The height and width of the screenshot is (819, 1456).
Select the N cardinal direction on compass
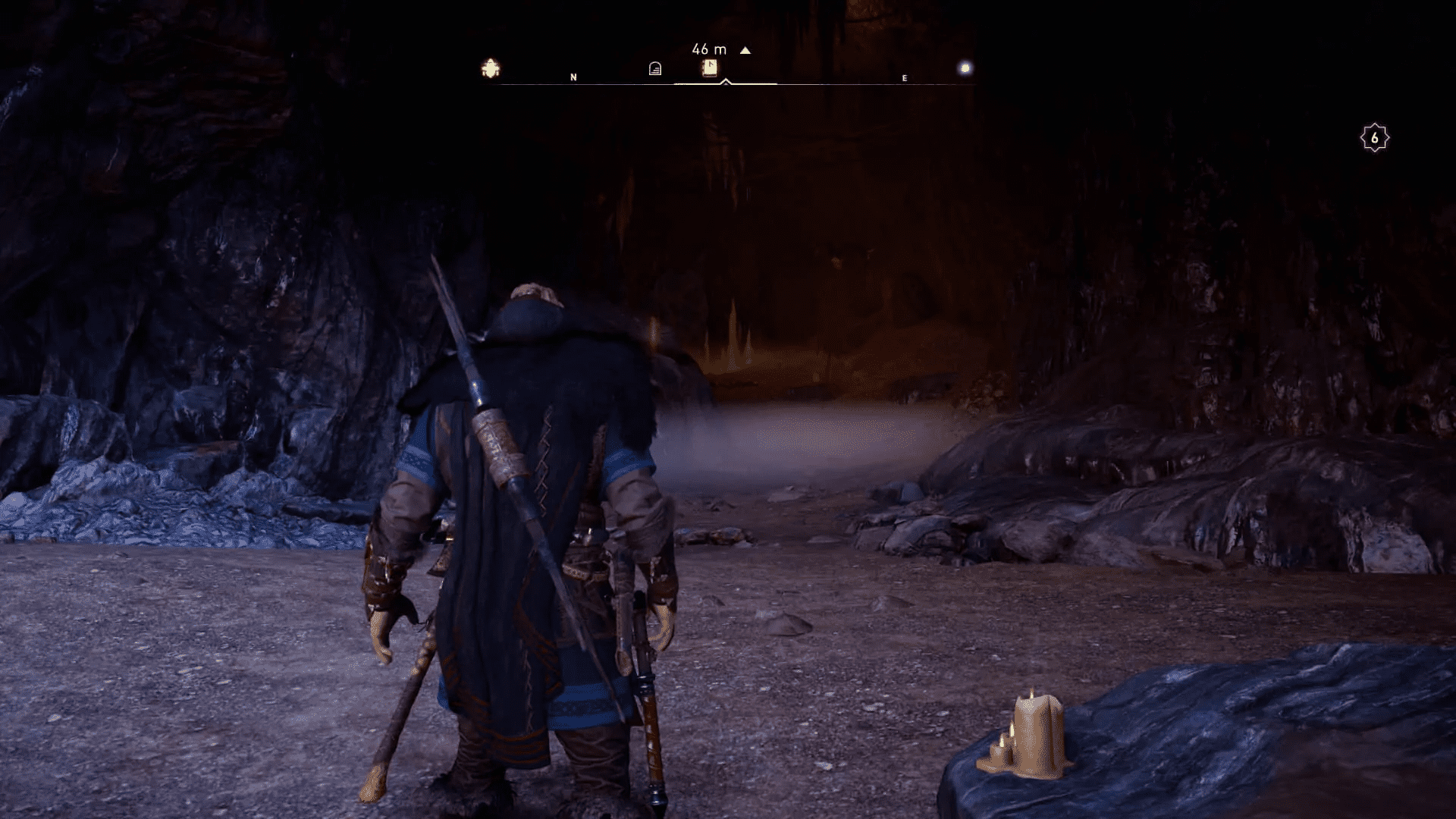tap(574, 77)
